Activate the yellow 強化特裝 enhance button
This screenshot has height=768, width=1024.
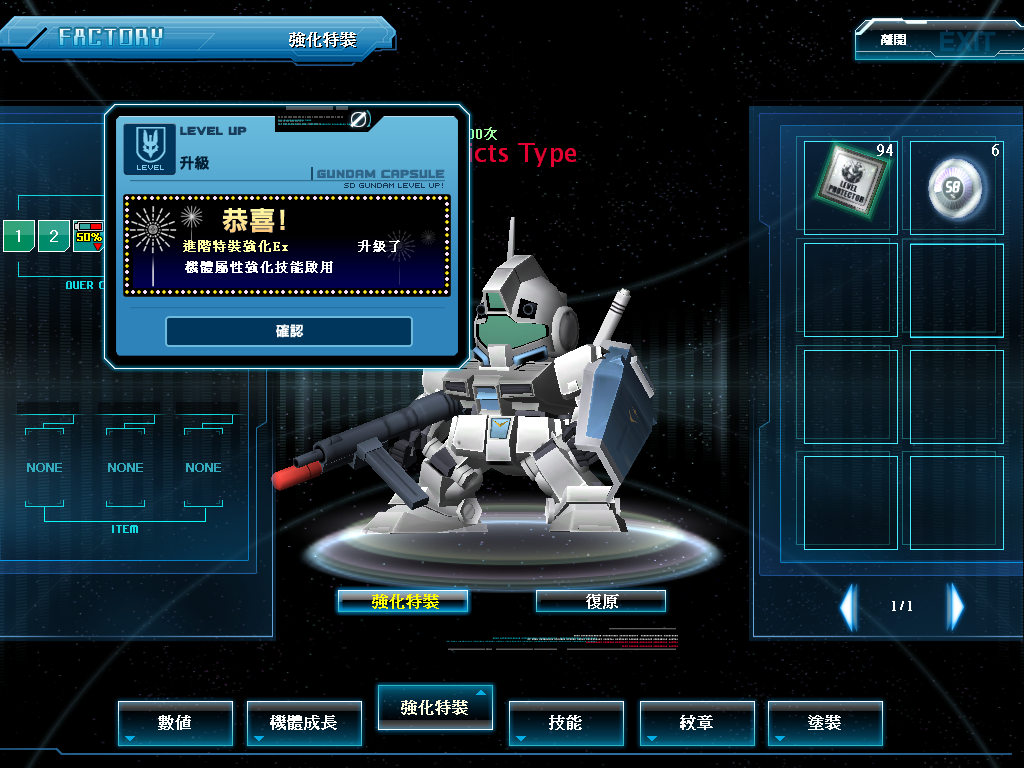(403, 601)
